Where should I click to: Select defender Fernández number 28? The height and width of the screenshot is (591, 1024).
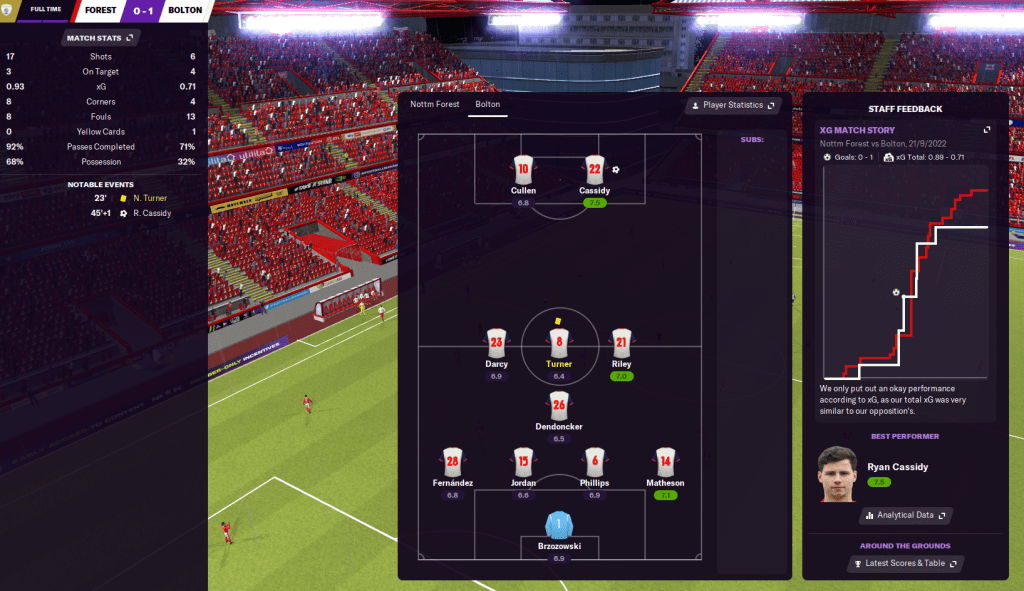click(453, 461)
